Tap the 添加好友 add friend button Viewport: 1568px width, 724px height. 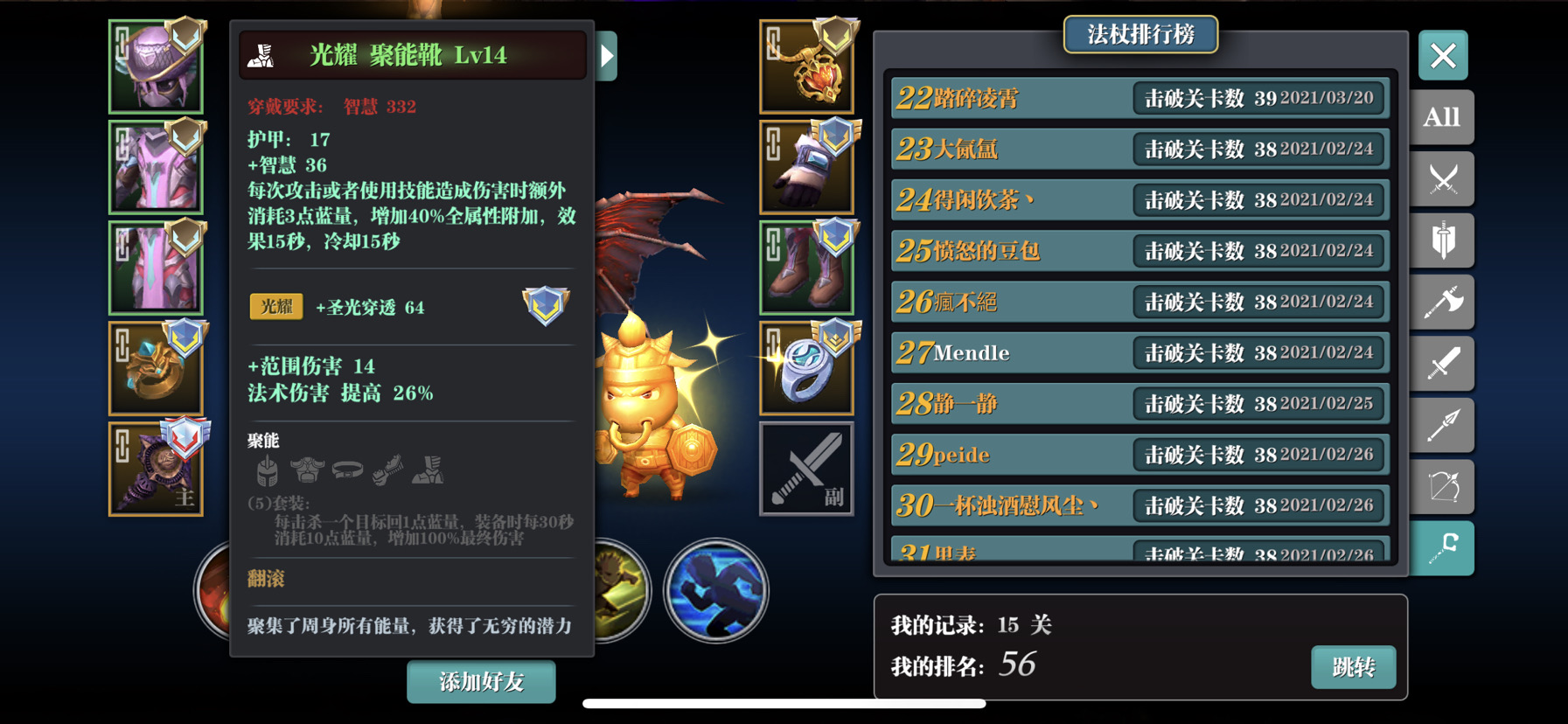(x=481, y=682)
